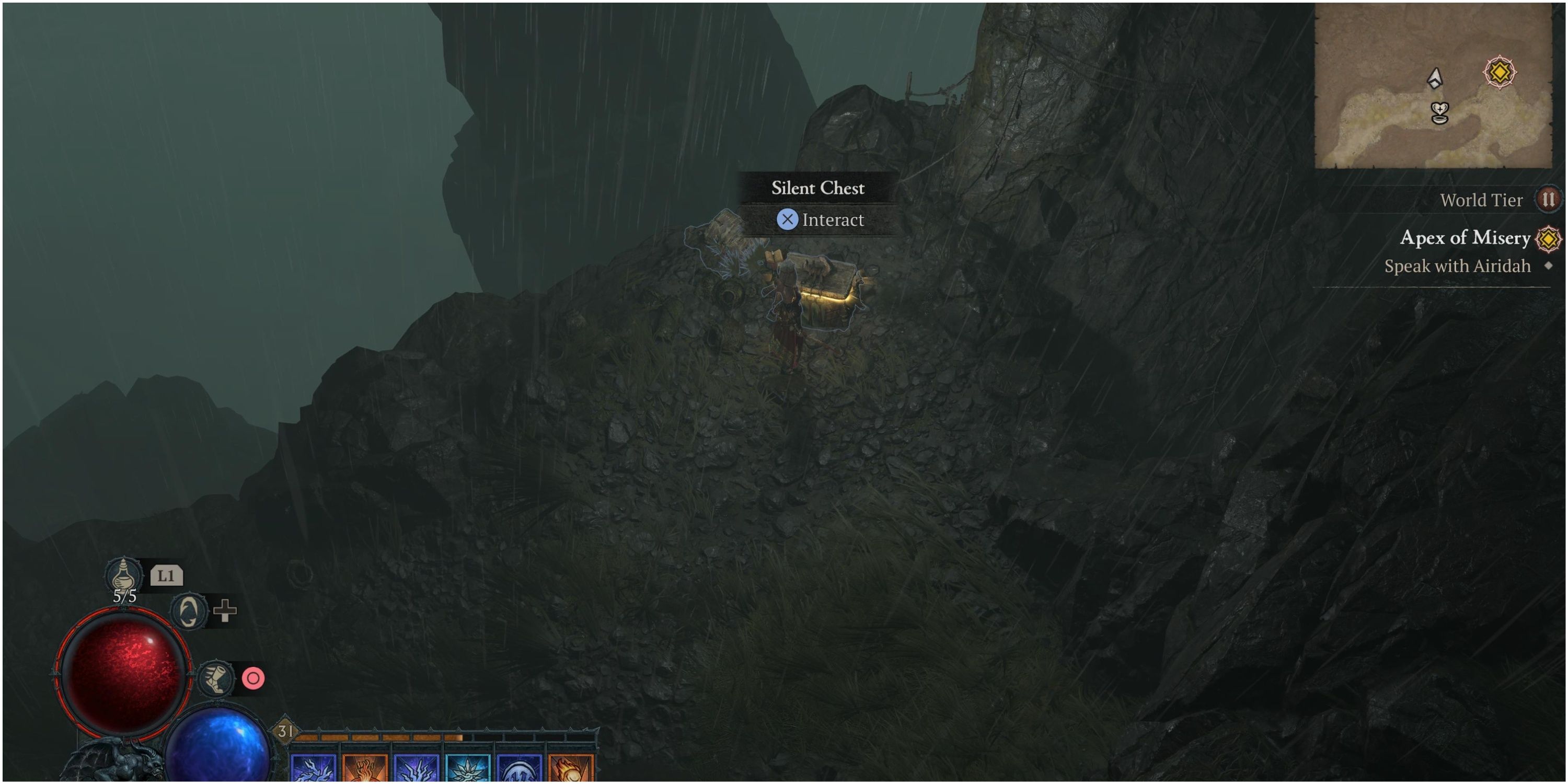Viewport: 1568px width, 784px height.
Task: Click the L1 potion button prompt
Action: [x=166, y=575]
